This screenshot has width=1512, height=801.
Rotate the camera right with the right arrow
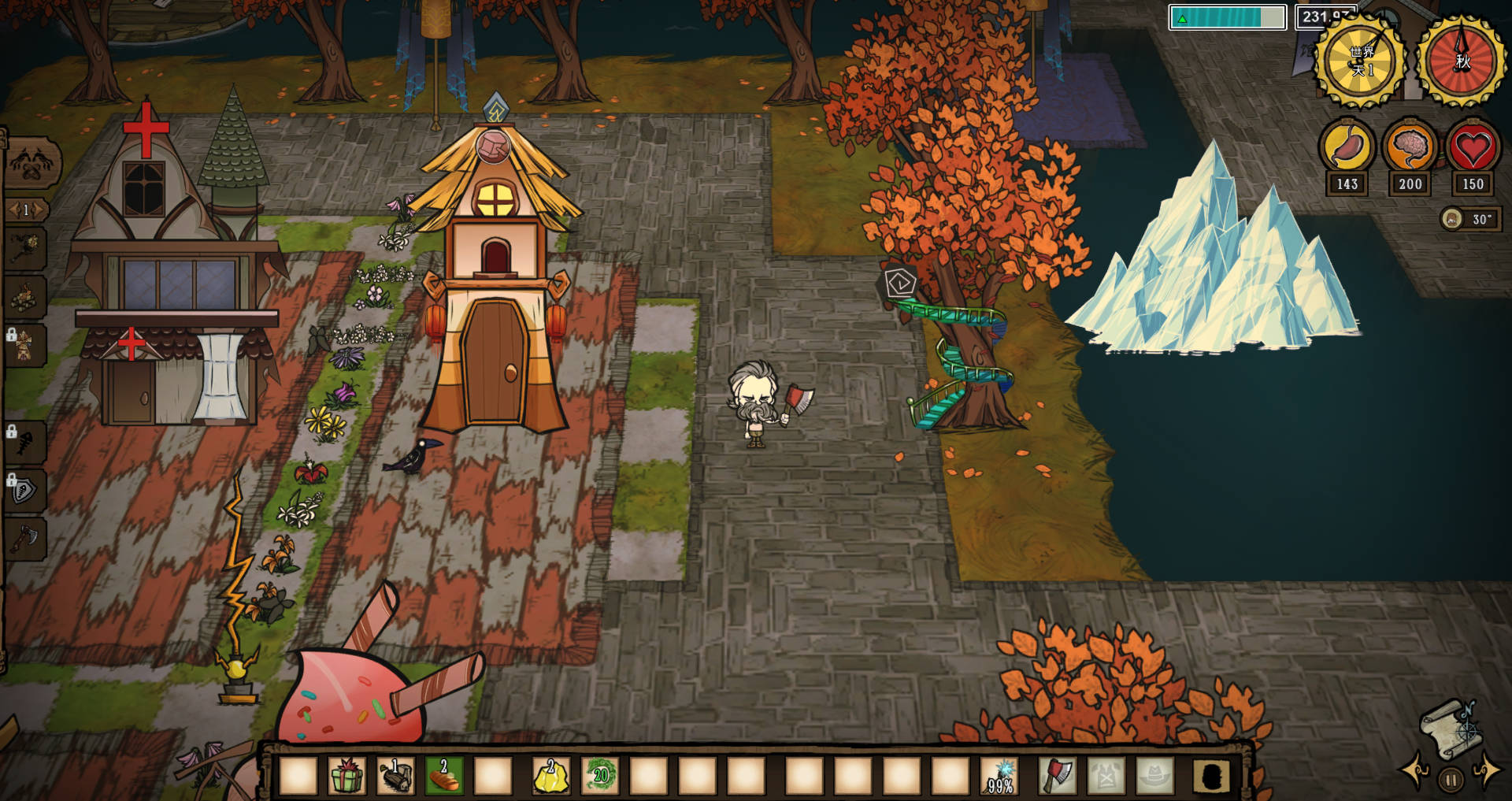[x=1487, y=769]
